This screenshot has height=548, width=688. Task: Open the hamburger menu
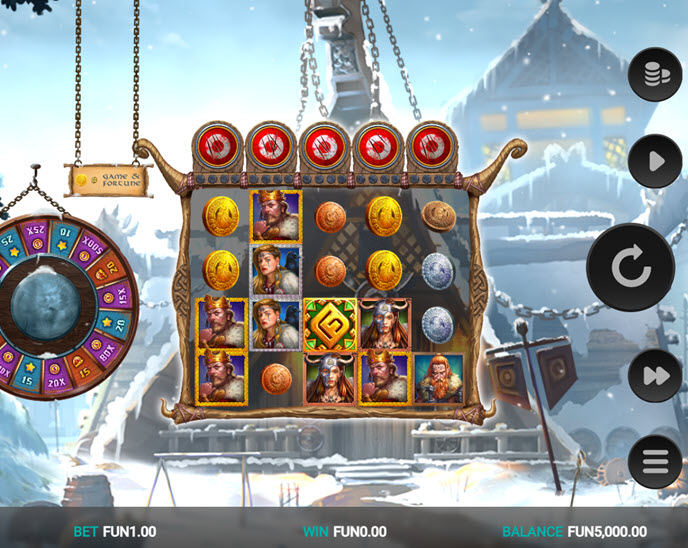coord(655,462)
